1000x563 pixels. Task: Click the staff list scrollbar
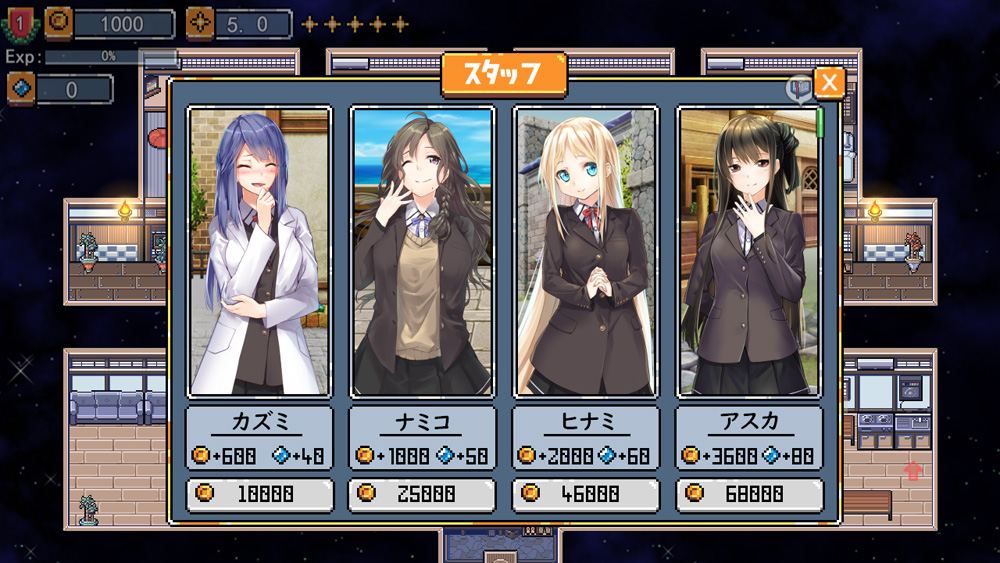coord(820,122)
